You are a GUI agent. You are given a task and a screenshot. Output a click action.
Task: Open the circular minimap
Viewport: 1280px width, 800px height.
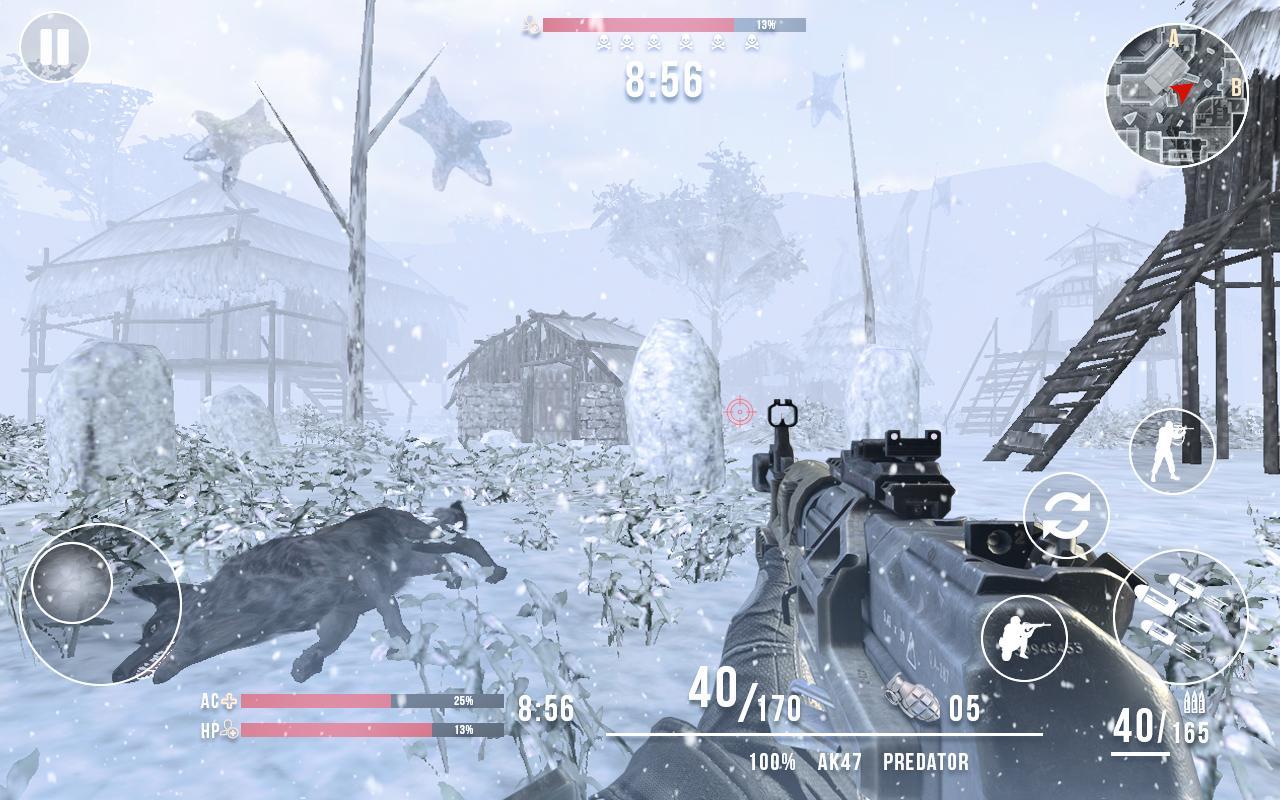pos(1176,95)
